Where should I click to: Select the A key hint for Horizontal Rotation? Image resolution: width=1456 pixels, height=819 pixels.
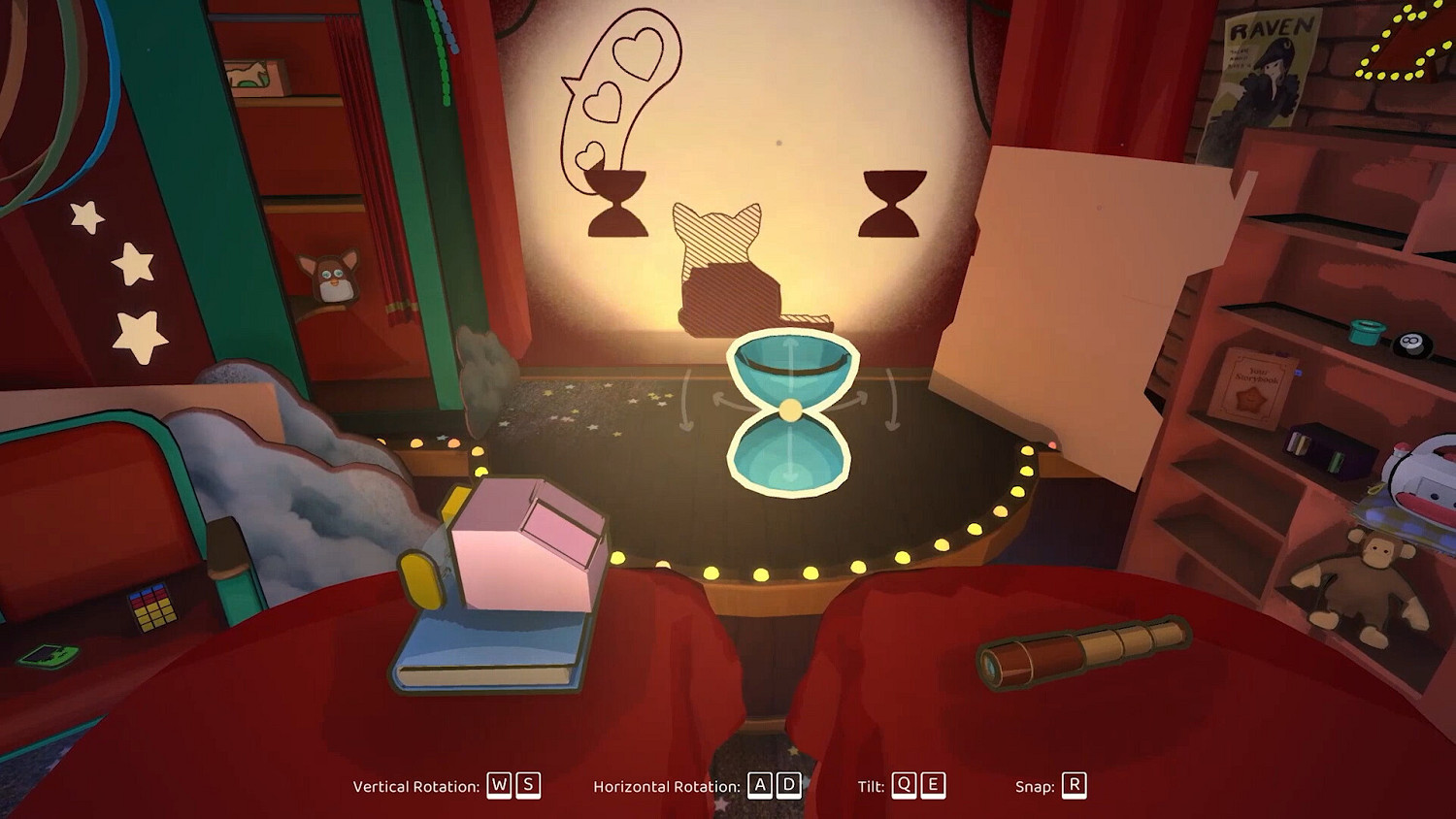[x=759, y=786]
